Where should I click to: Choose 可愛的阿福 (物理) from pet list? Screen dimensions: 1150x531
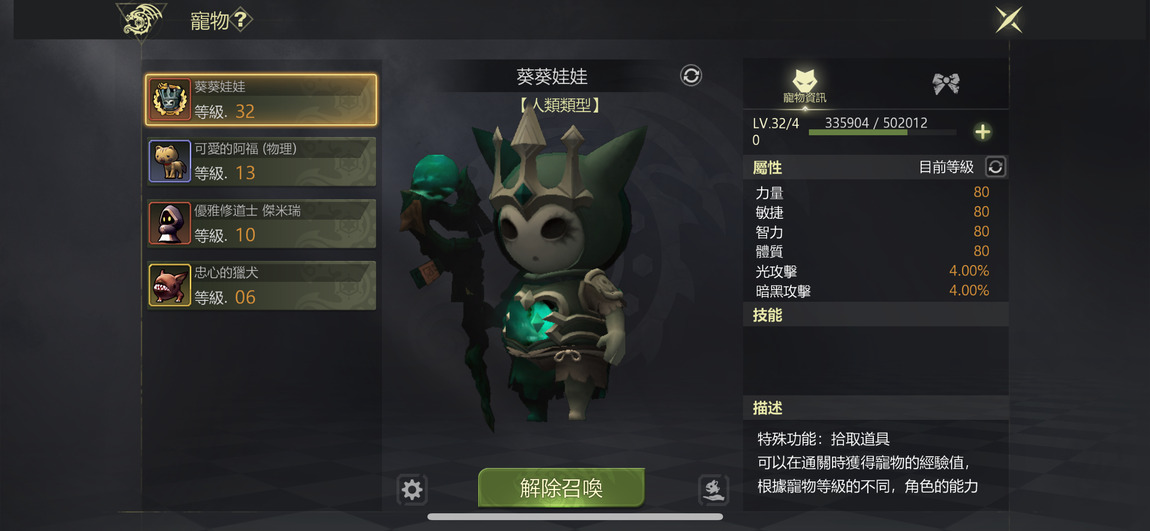(x=261, y=161)
